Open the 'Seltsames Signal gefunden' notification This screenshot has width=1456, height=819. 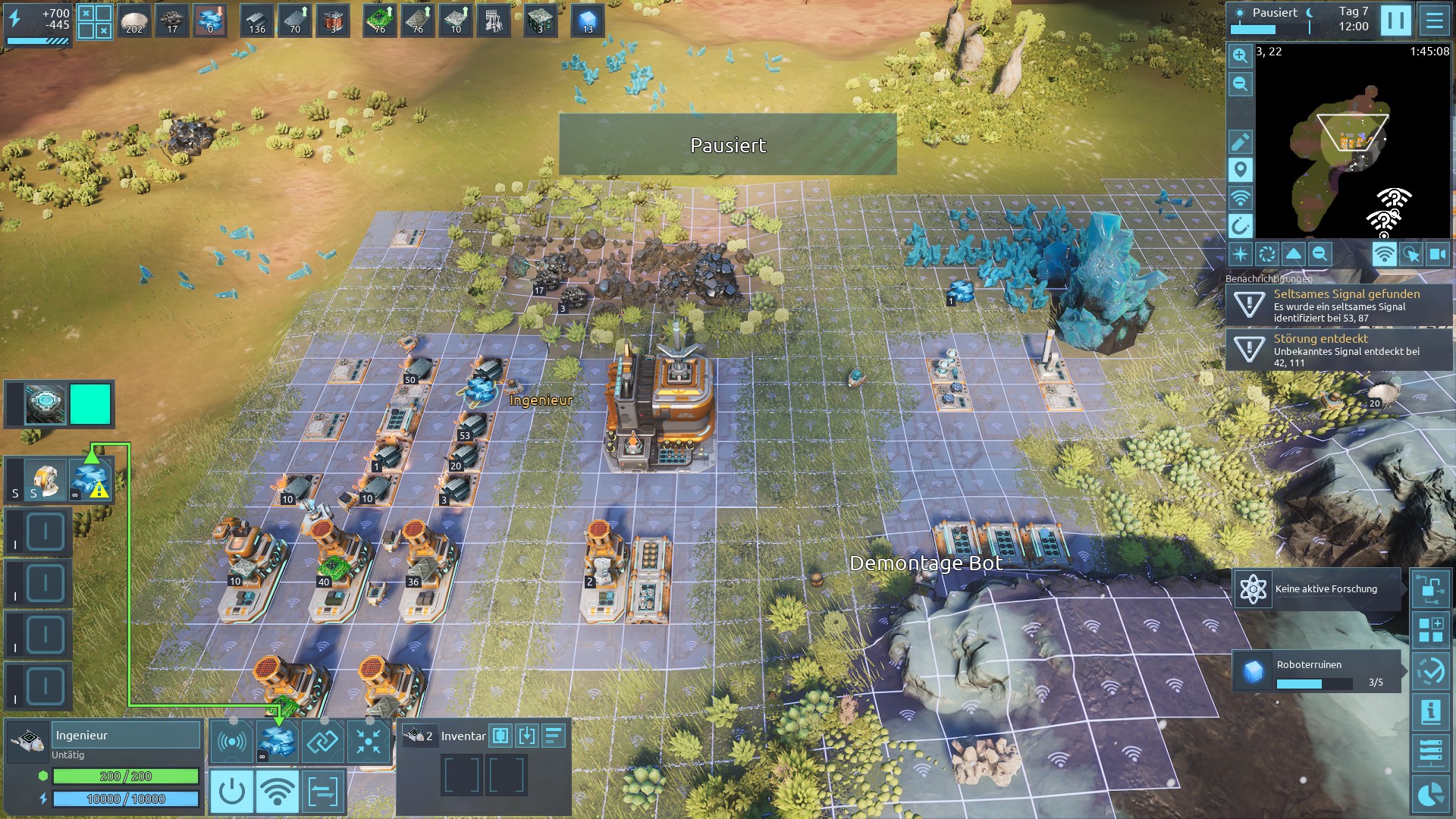(x=1338, y=305)
